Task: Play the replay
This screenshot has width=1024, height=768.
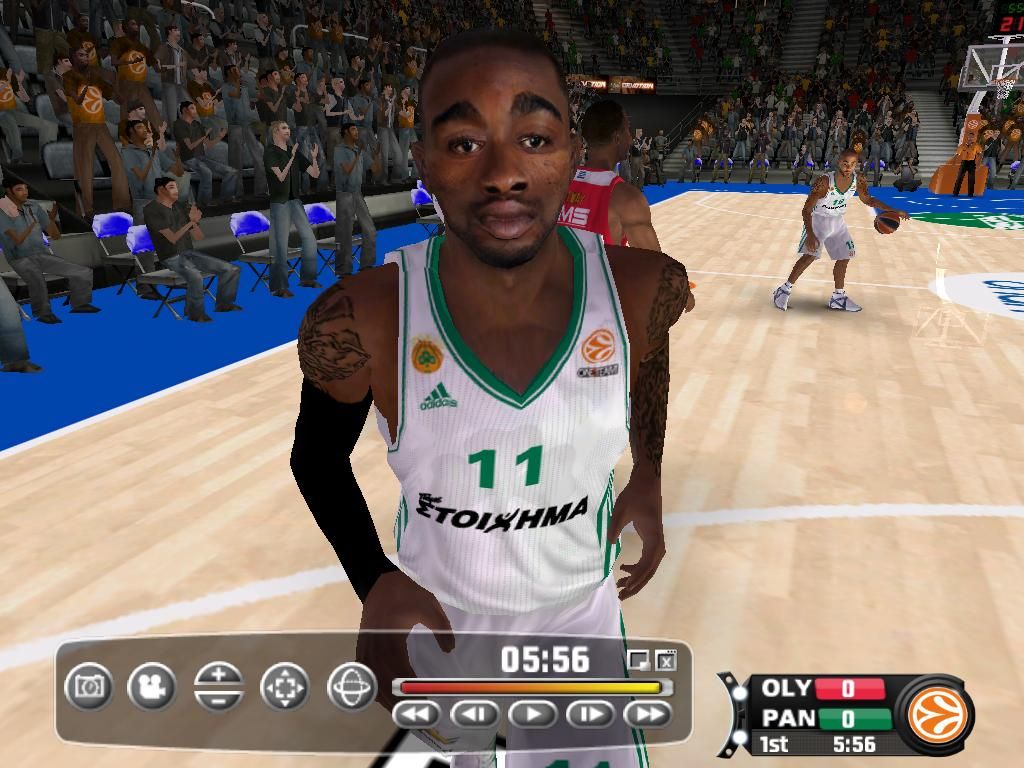Action: tap(533, 714)
